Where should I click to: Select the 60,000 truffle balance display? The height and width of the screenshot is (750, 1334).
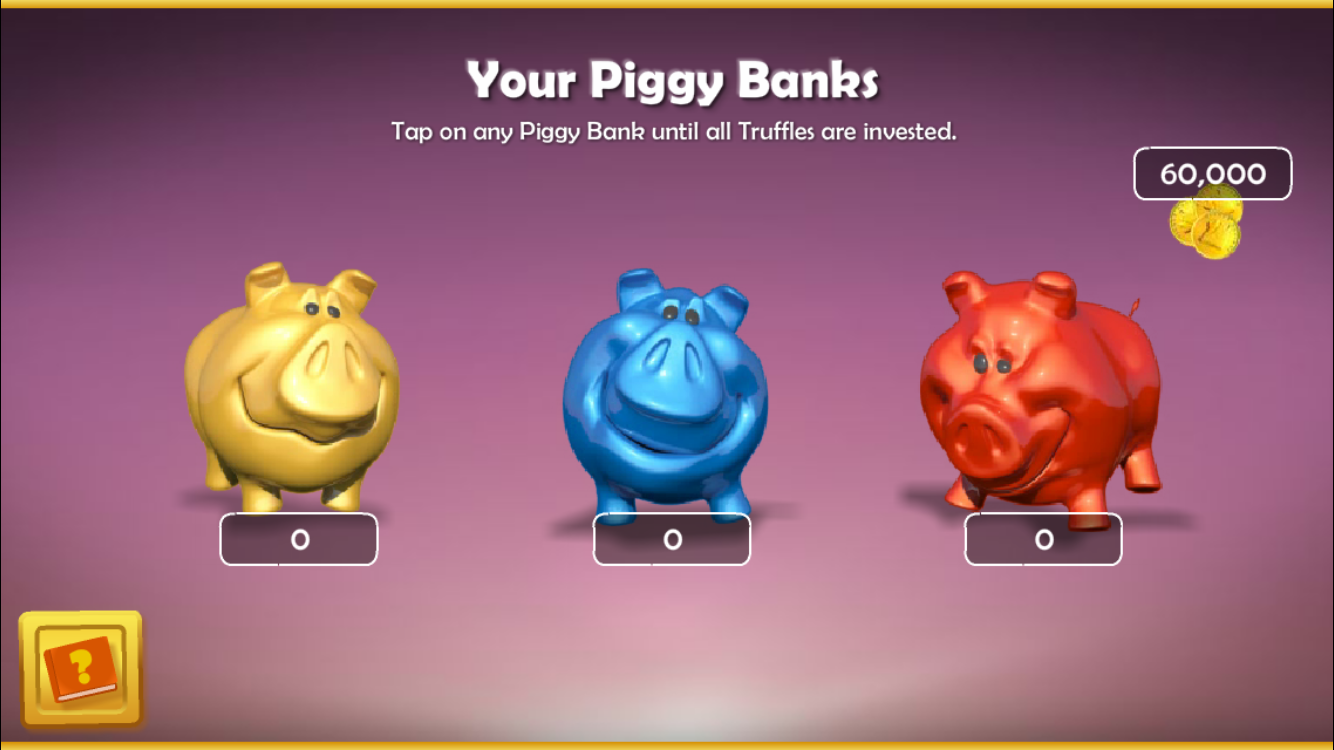click(1213, 172)
